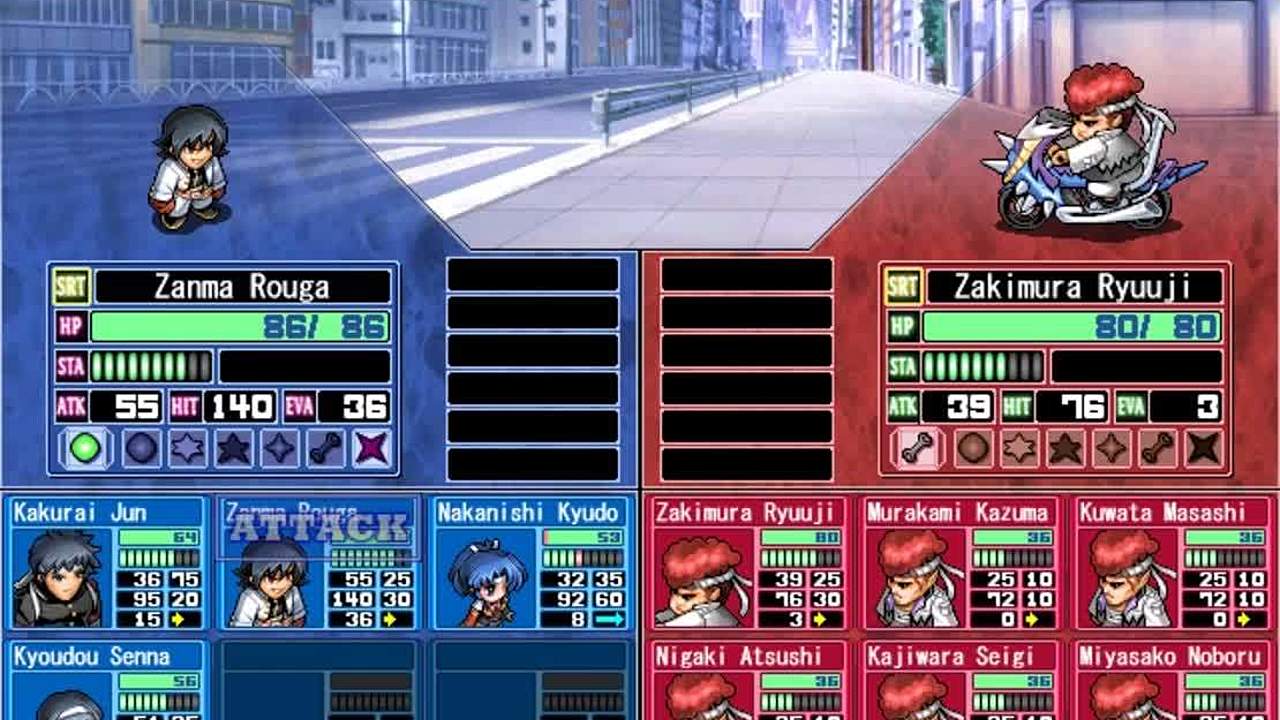Click the black shuriken icon in Zakimura's panel
1280x720 pixels.
click(x=1204, y=448)
